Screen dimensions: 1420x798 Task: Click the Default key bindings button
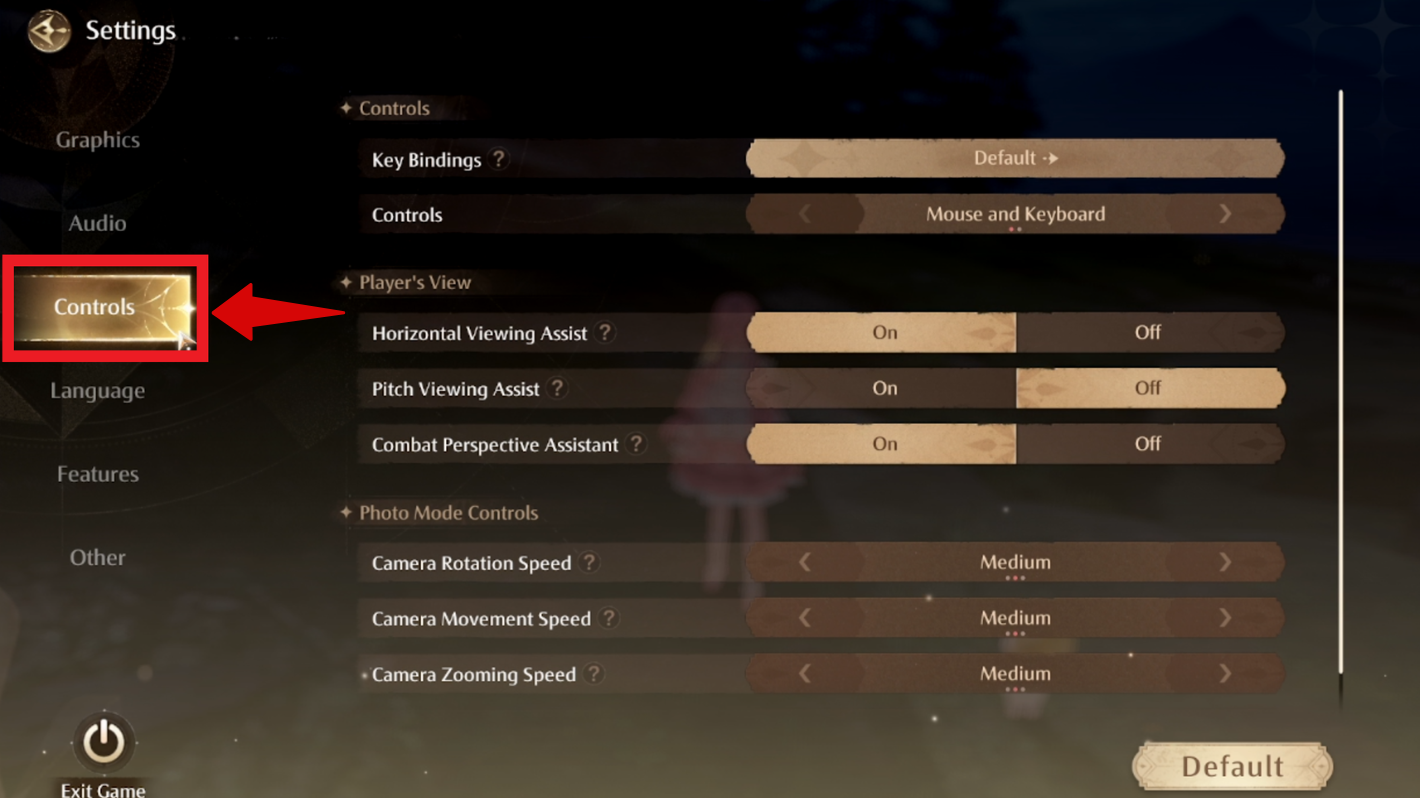tap(1014, 158)
